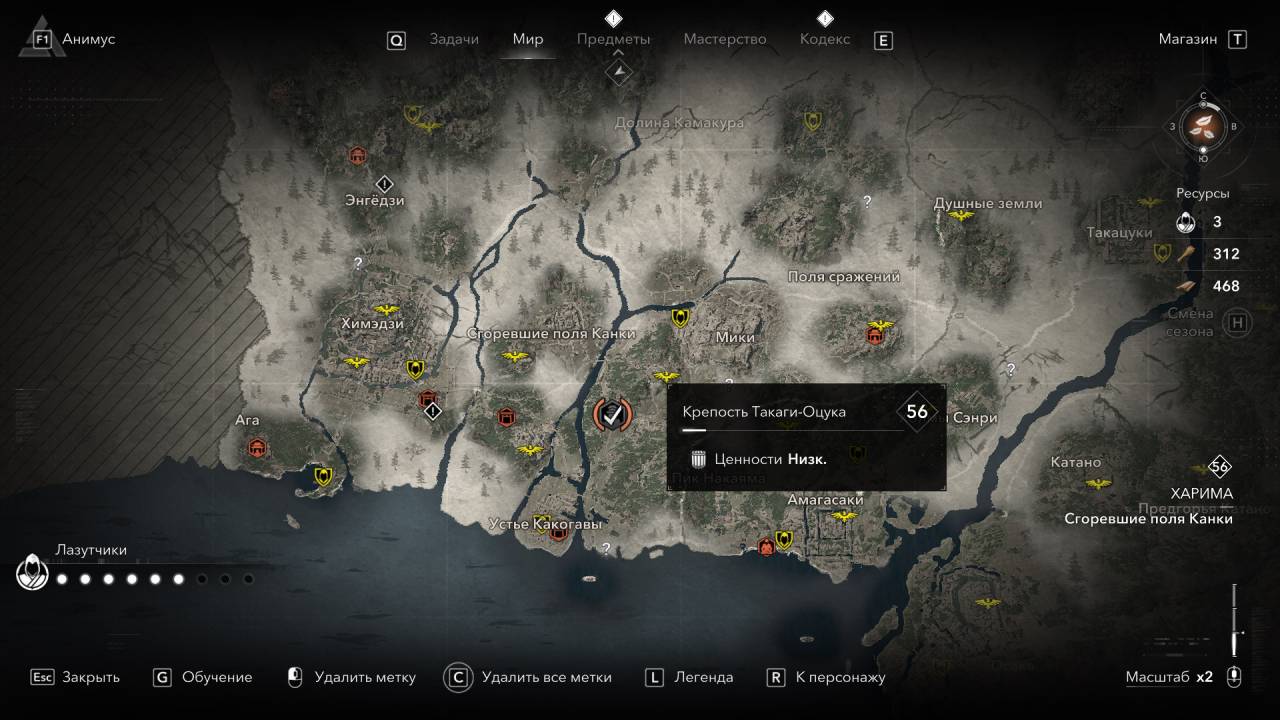Select the Крепость Такаги-Оцука checkmark marker

click(612, 413)
